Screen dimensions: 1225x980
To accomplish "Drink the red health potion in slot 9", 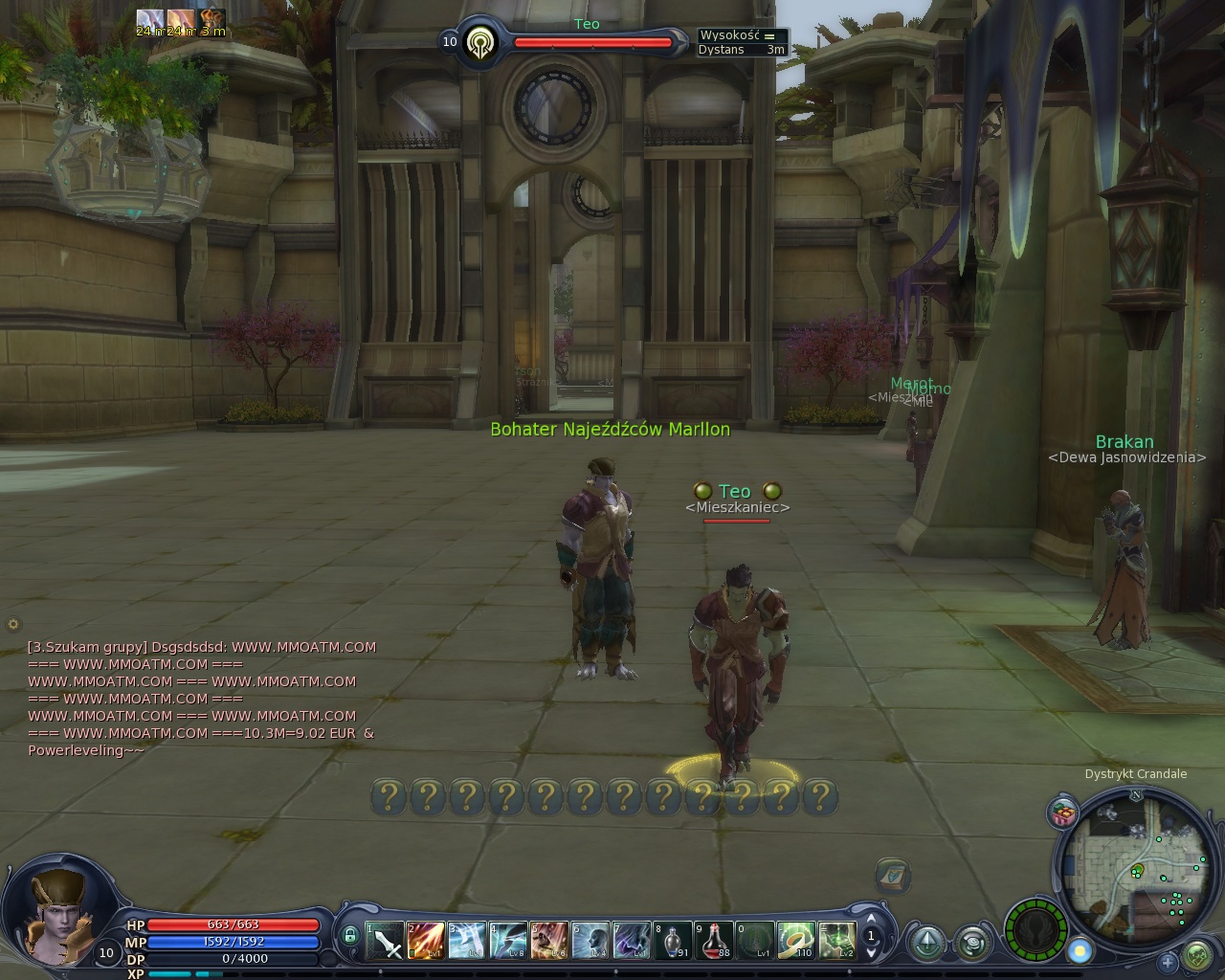I will [715, 941].
